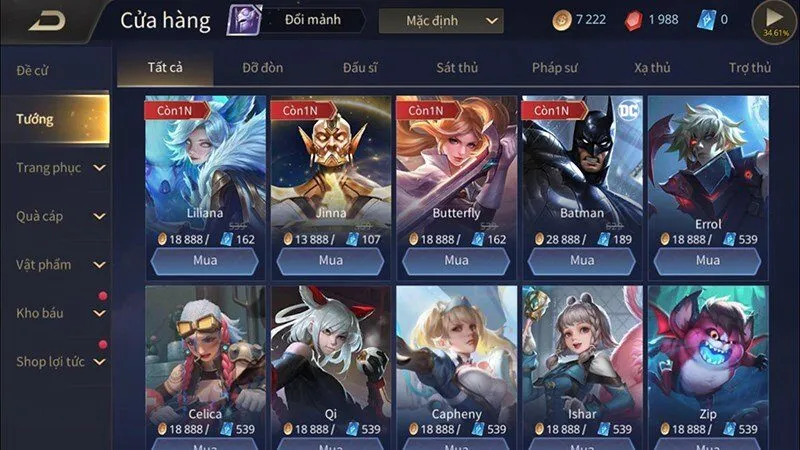Screen dimensions: 800x450
Task: Buy Batman with the Mua button
Action: (x=582, y=260)
